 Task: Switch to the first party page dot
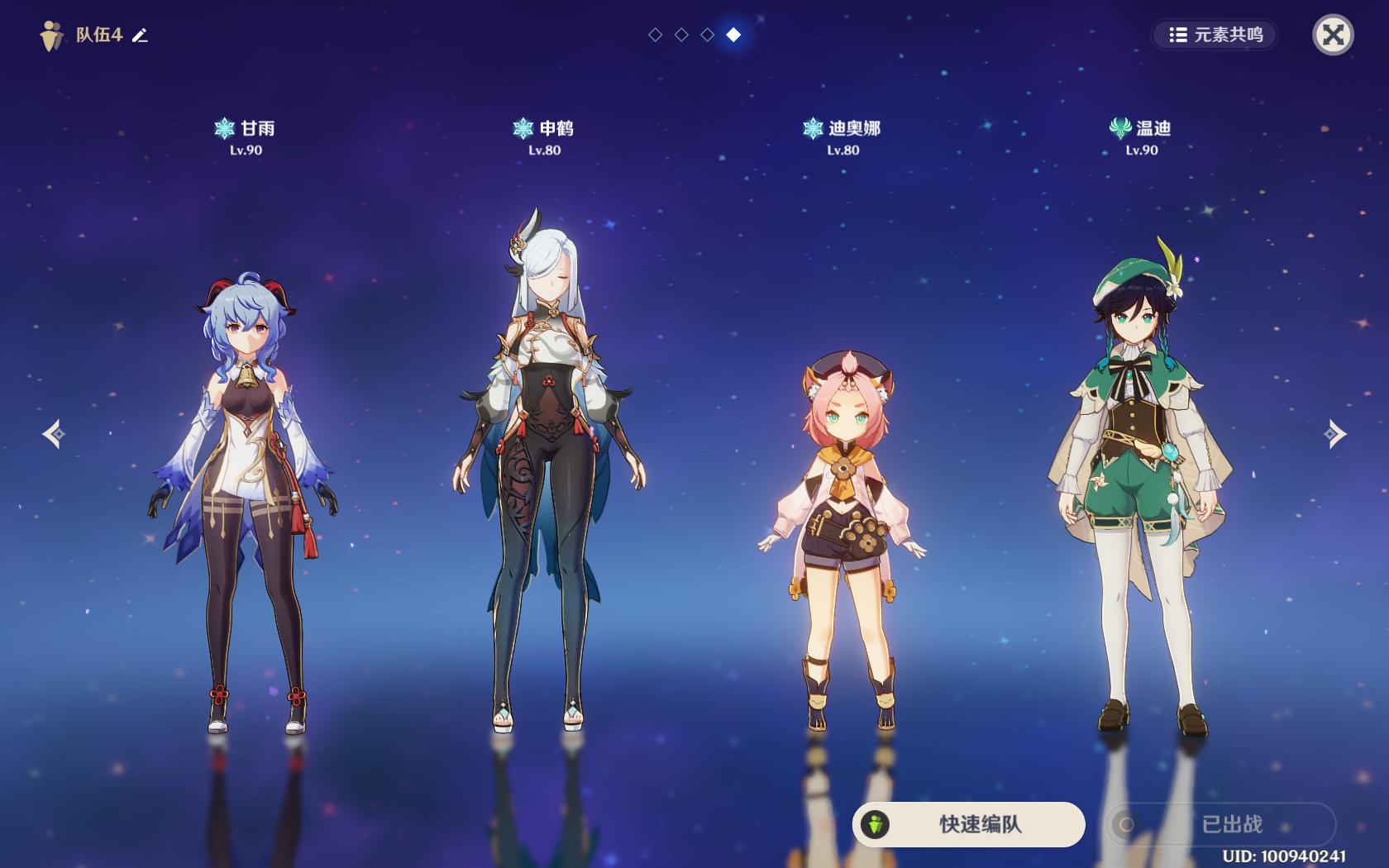click(656, 35)
